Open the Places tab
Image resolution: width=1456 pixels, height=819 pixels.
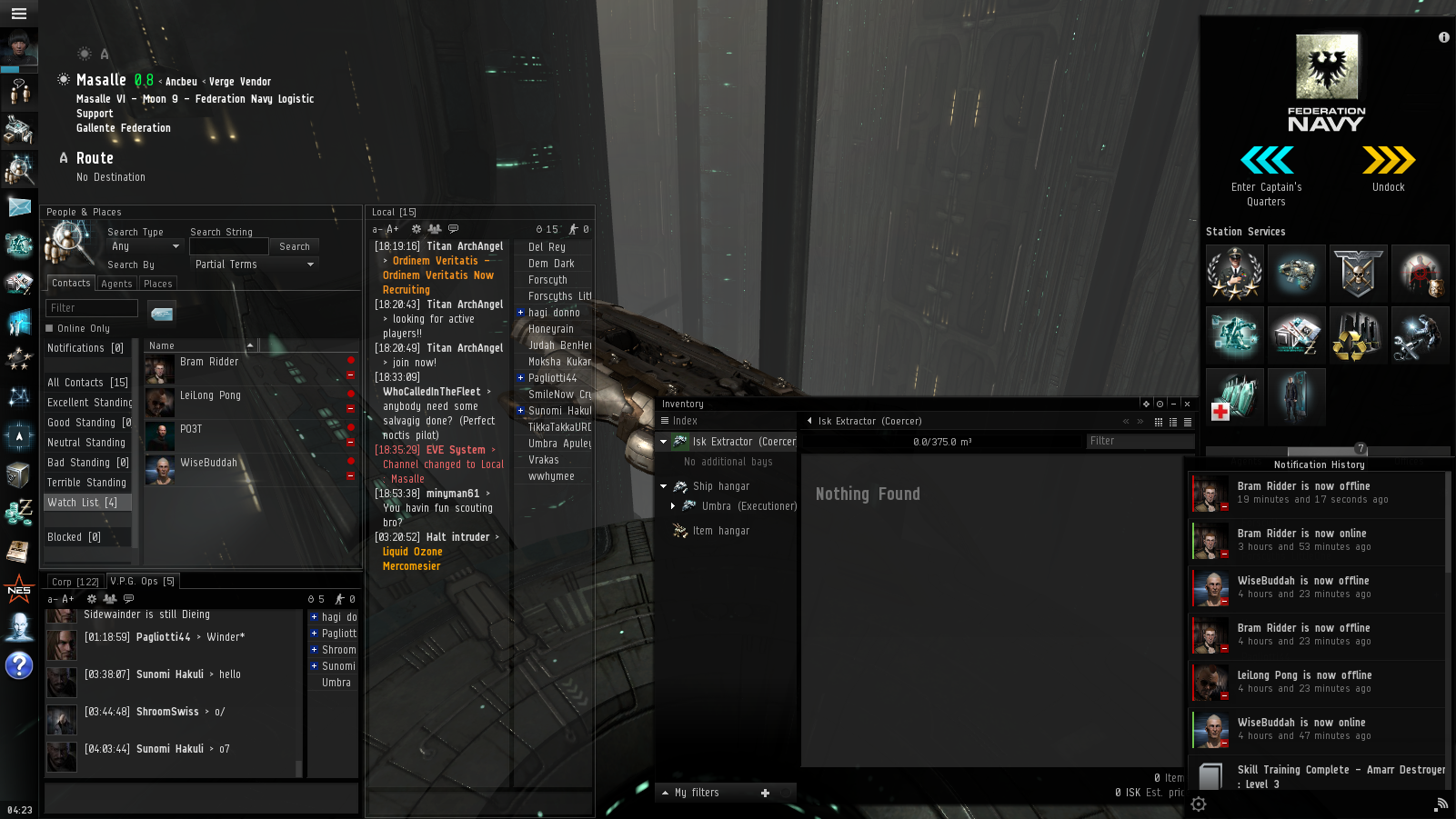click(x=158, y=284)
